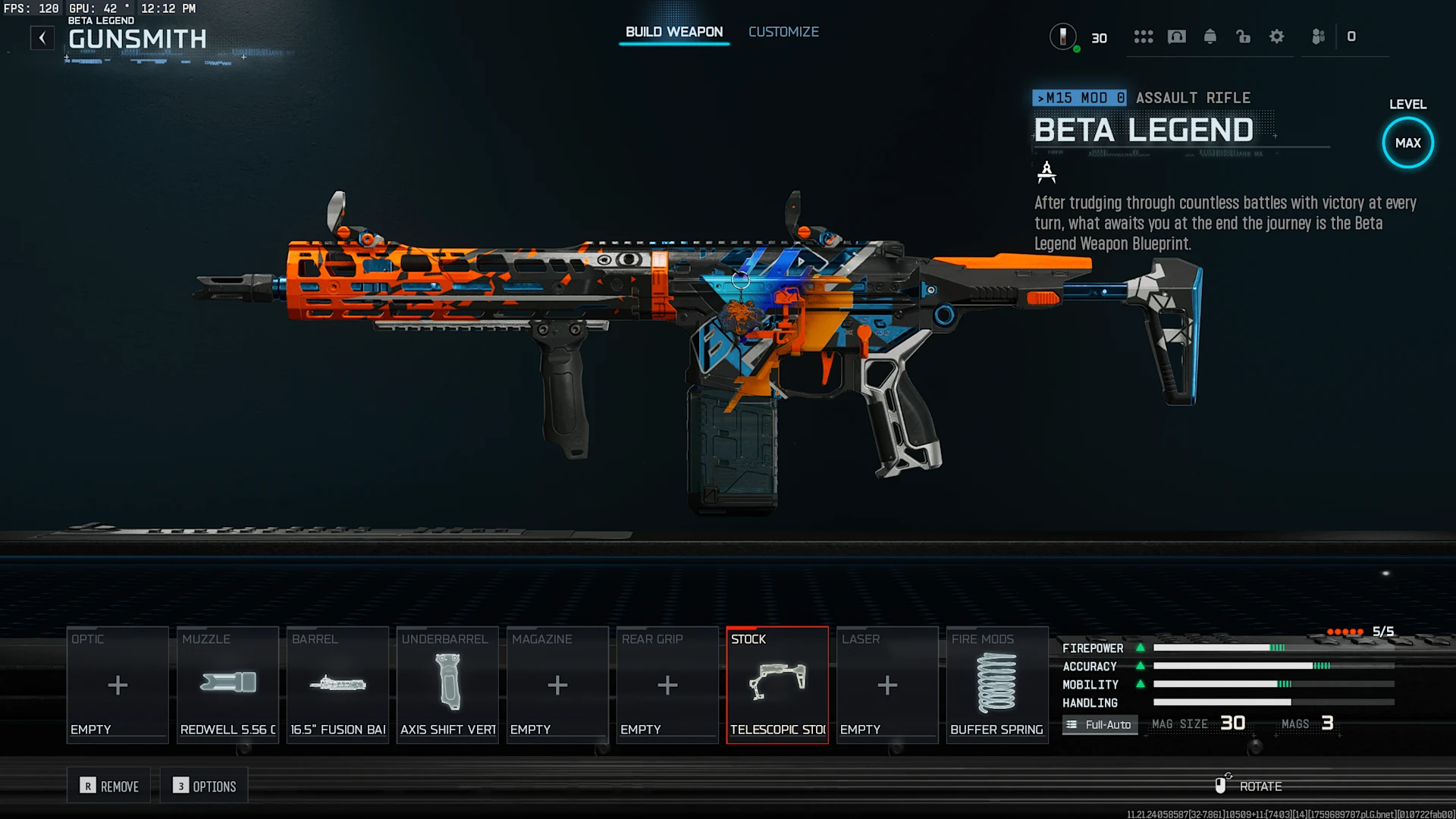Image resolution: width=1456 pixels, height=819 pixels.
Task: Choose the Buffer Spring fire mods slot
Action: [x=997, y=685]
